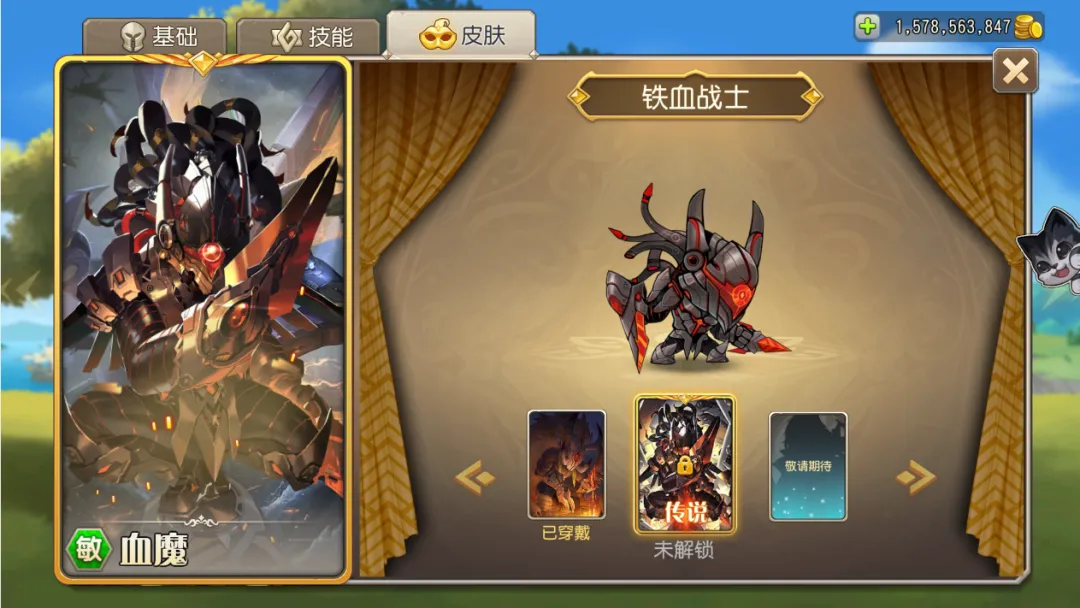Select the locked 传说 legendary skin card

point(685,464)
